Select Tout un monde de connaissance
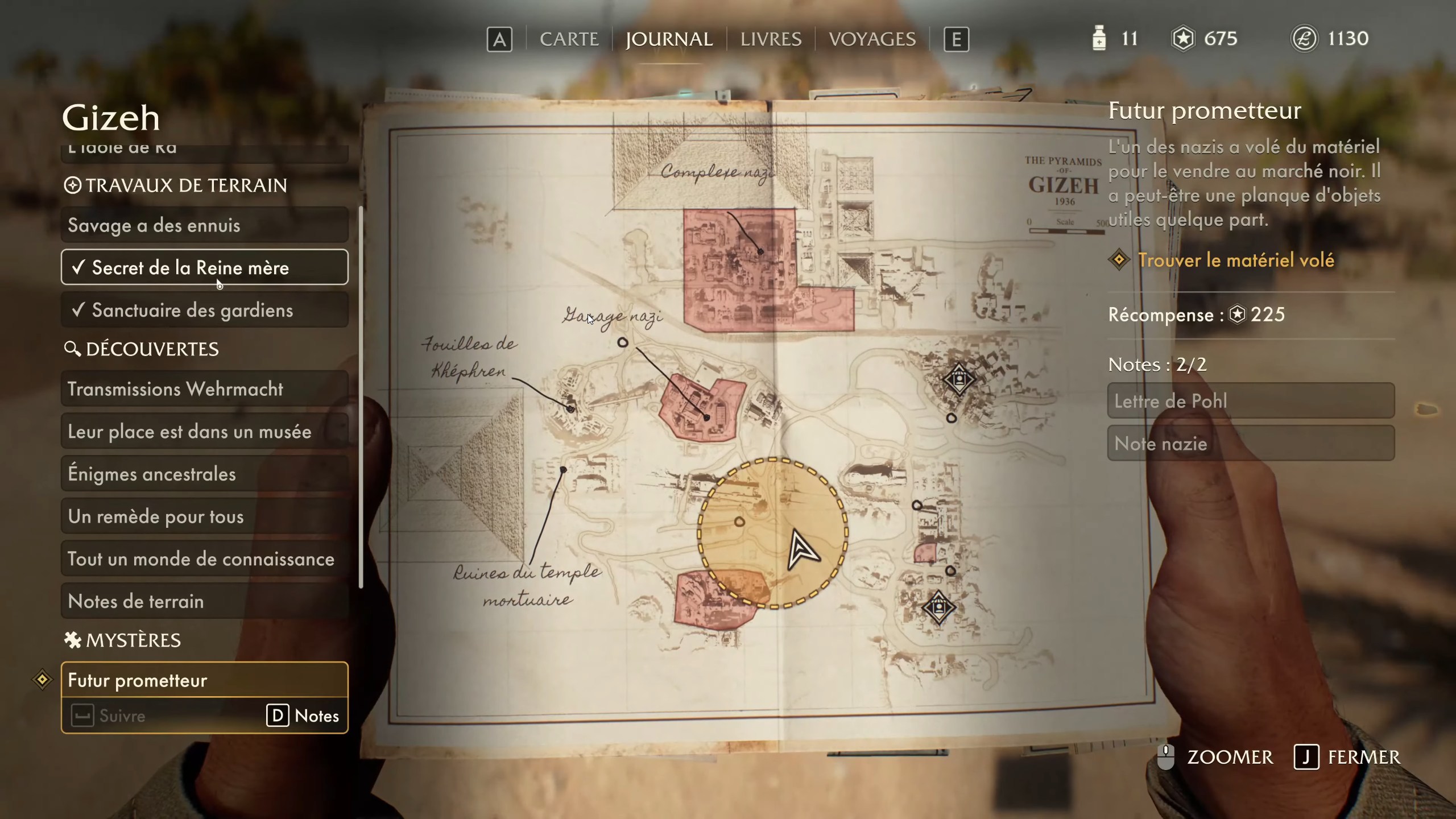The image size is (1456, 819). (205, 559)
